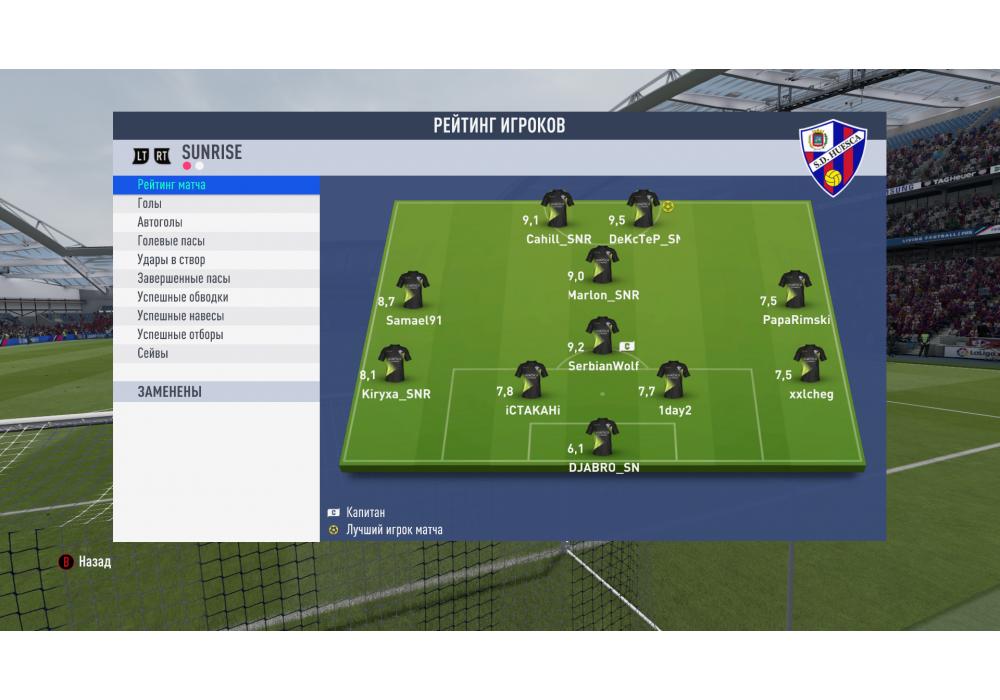Select player Cahill_SNR on the pitch
The image size is (1000, 700).
click(557, 209)
